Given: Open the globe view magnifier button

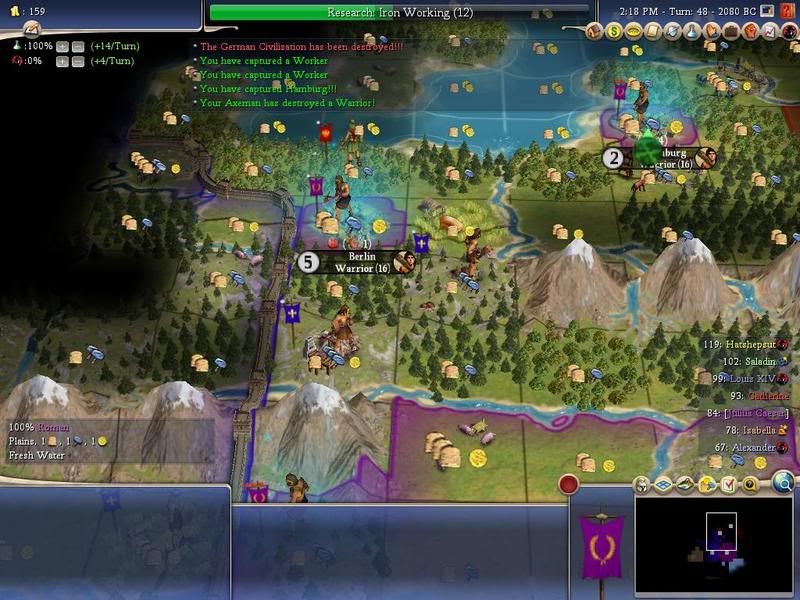Looking at the screenshot, I should click(x=783, y=484).
